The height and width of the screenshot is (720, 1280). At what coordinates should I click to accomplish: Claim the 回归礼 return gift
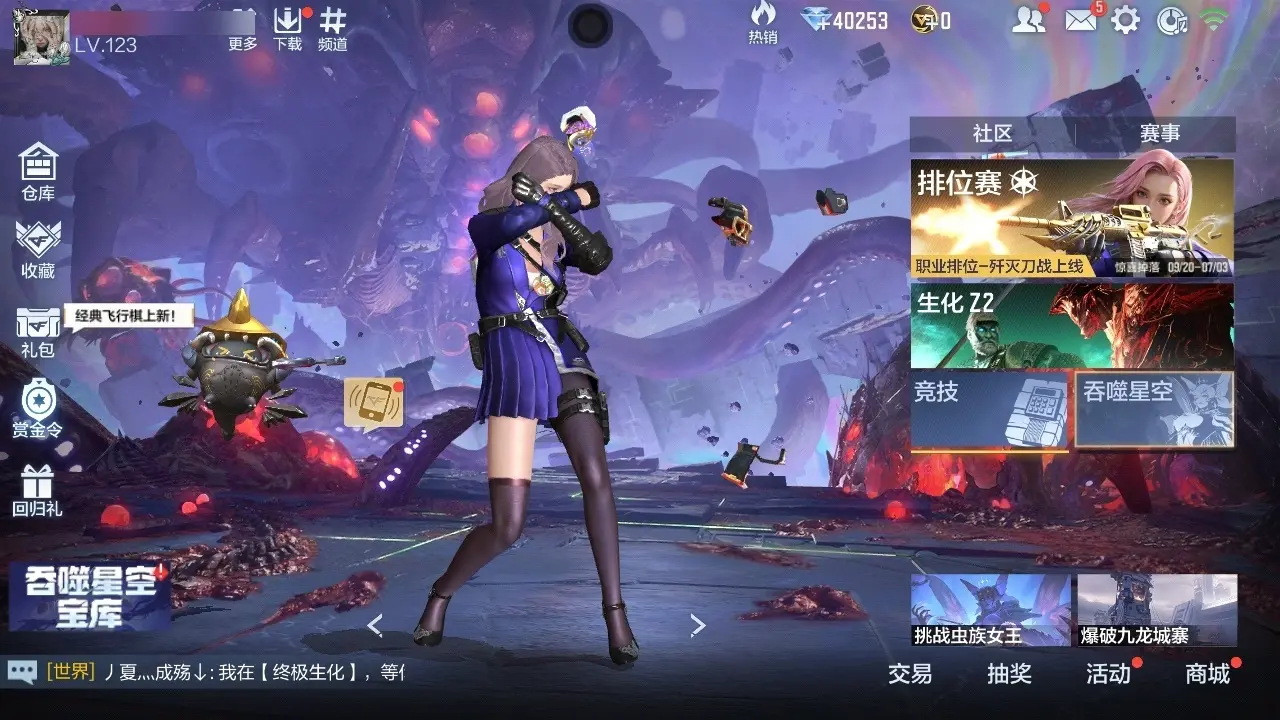pyautogui.click(x=38, y=490)
